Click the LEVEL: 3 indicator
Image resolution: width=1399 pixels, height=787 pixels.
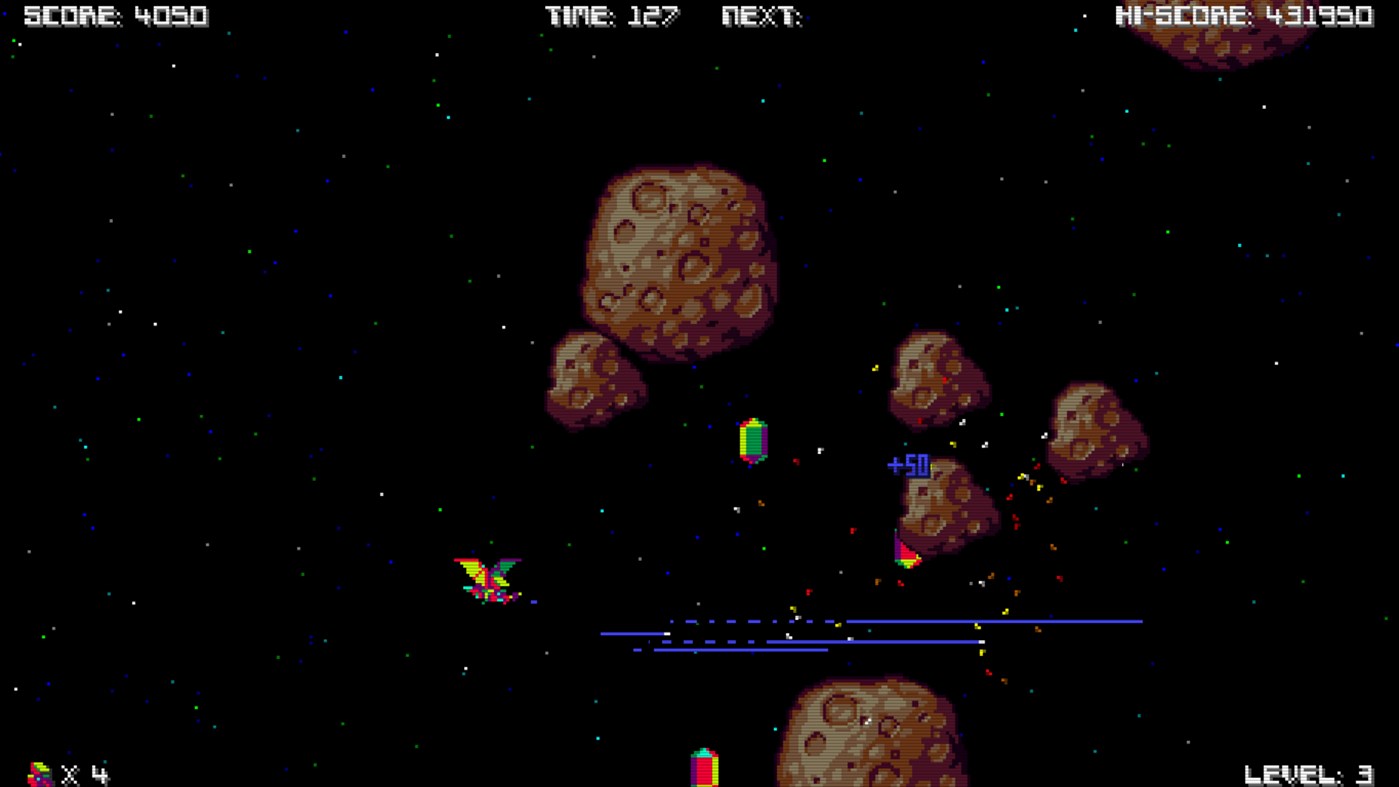(1310, 773)
